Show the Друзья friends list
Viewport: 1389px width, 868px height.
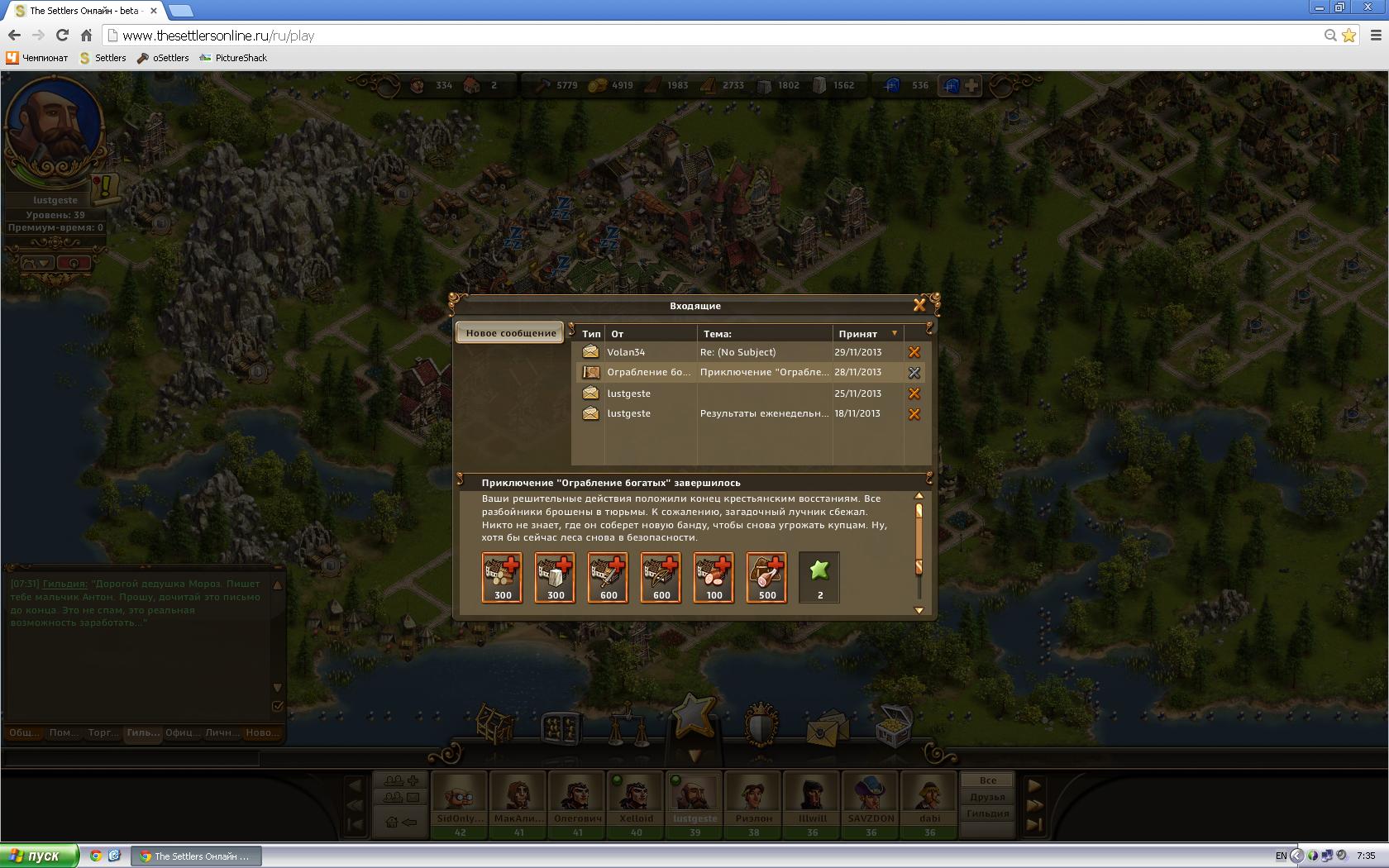(x=988, y=797)
